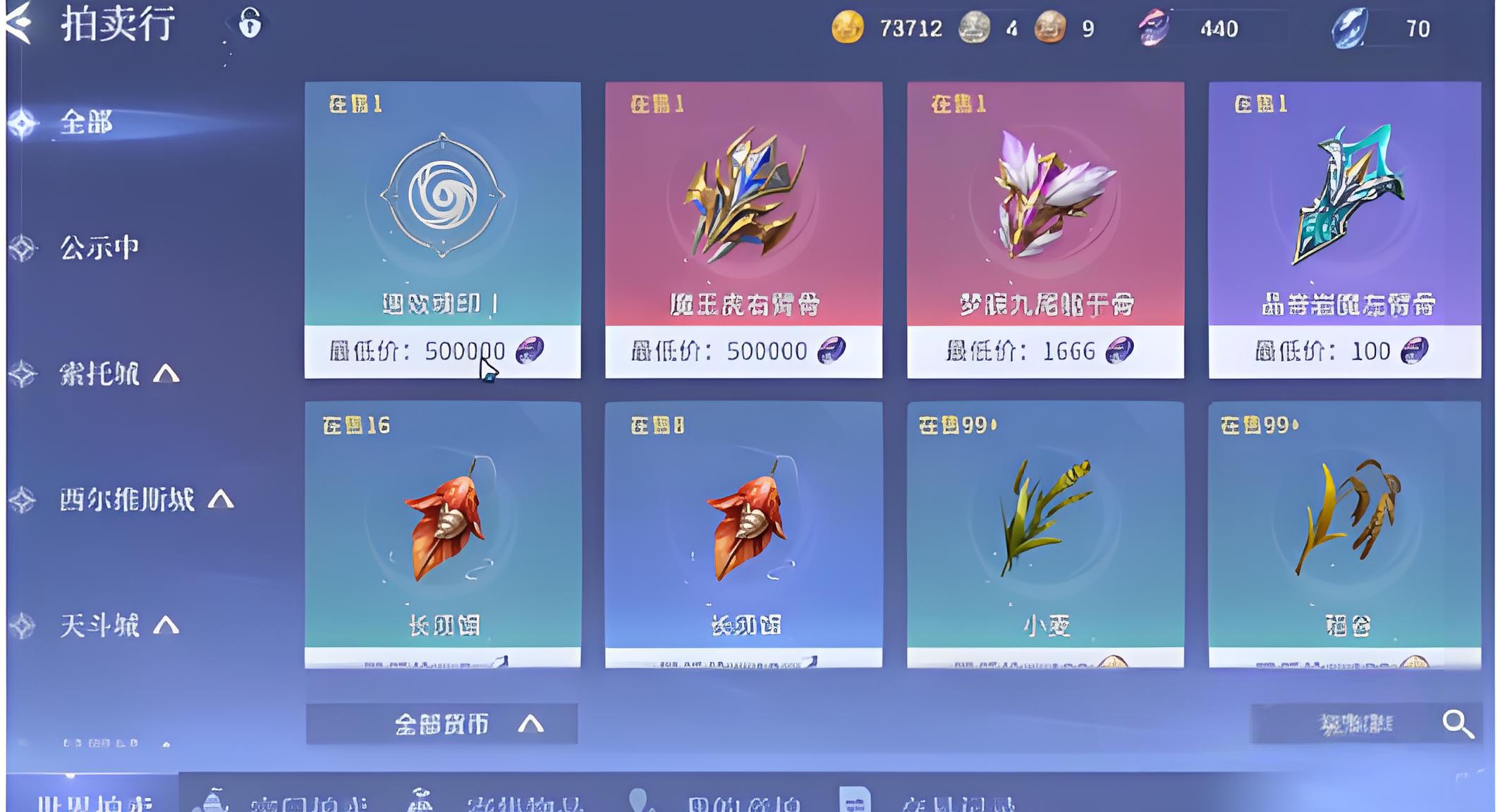Image resolution: width=1498 pixels, height=812 pixels.
Task: Click the padlock icon beside the 拍卖行 title
Action: coord(250,23)
